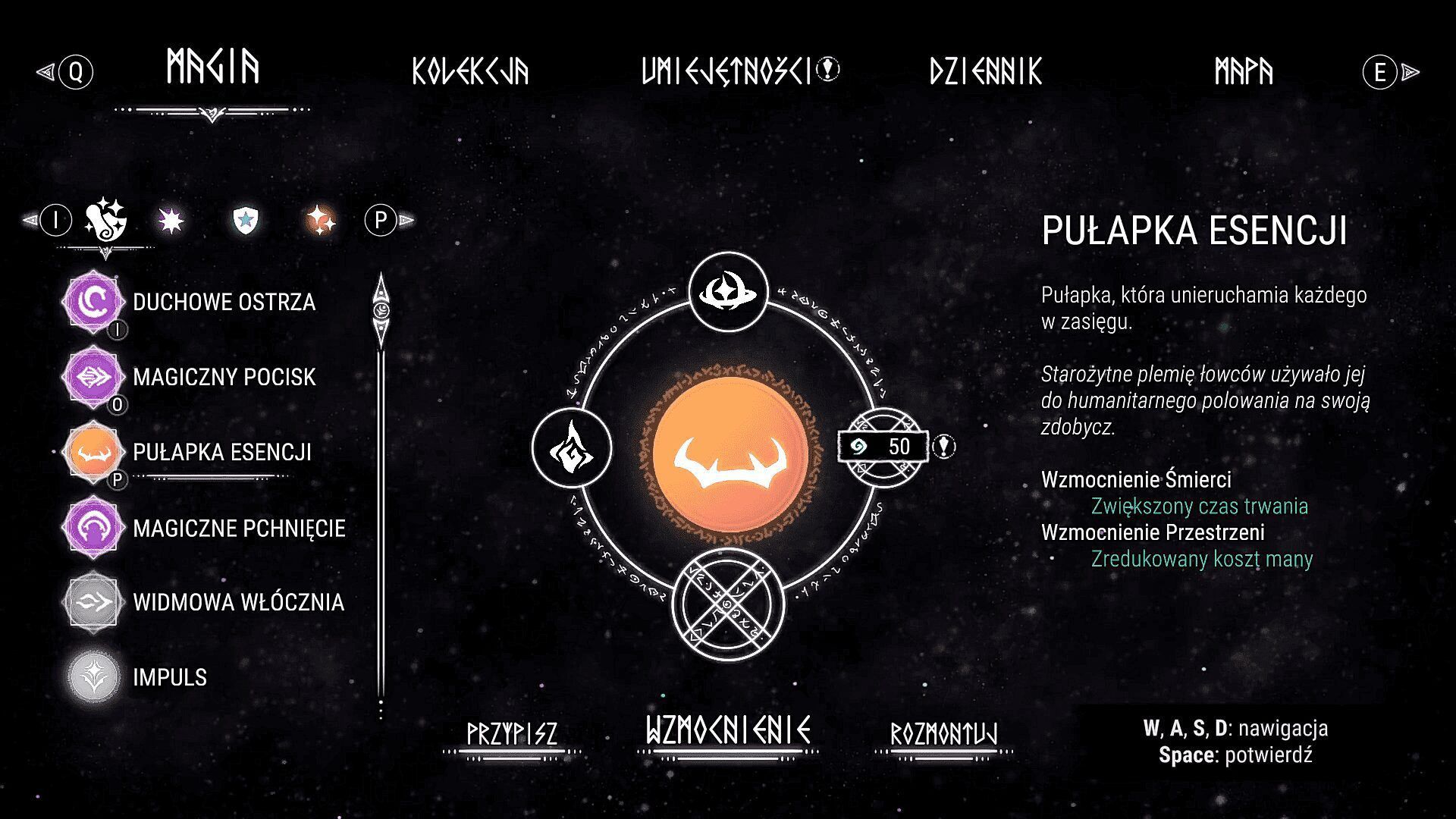This screenshot has width=1456, height=819.
Task: Select the shield with star category
Action: click(246, 221)
